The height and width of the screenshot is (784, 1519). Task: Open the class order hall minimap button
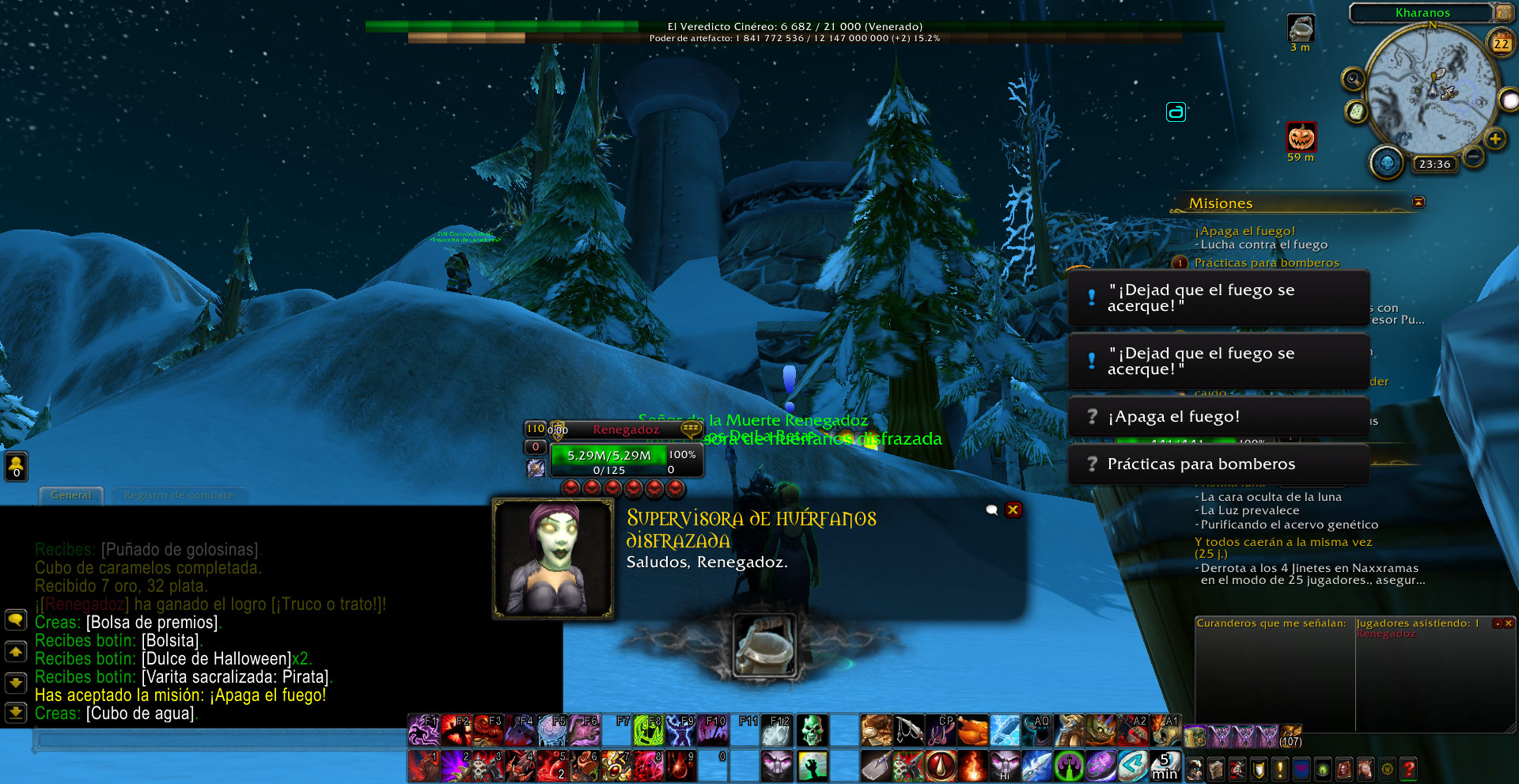tap(1386, 162)
